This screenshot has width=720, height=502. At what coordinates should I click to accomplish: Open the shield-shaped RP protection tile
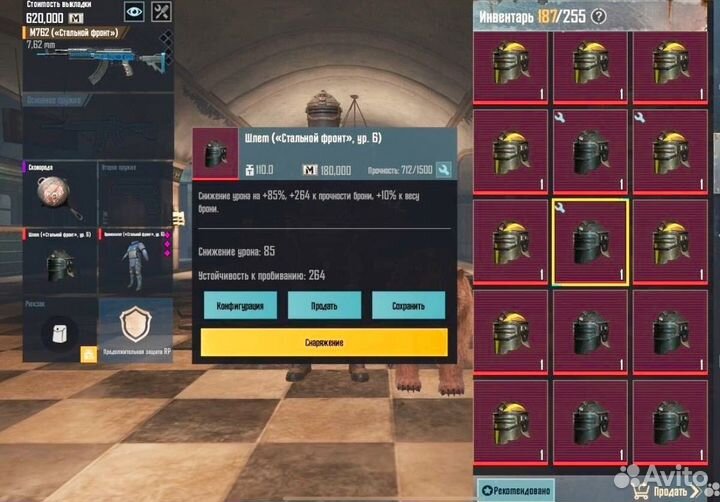(x=134, y=328)
